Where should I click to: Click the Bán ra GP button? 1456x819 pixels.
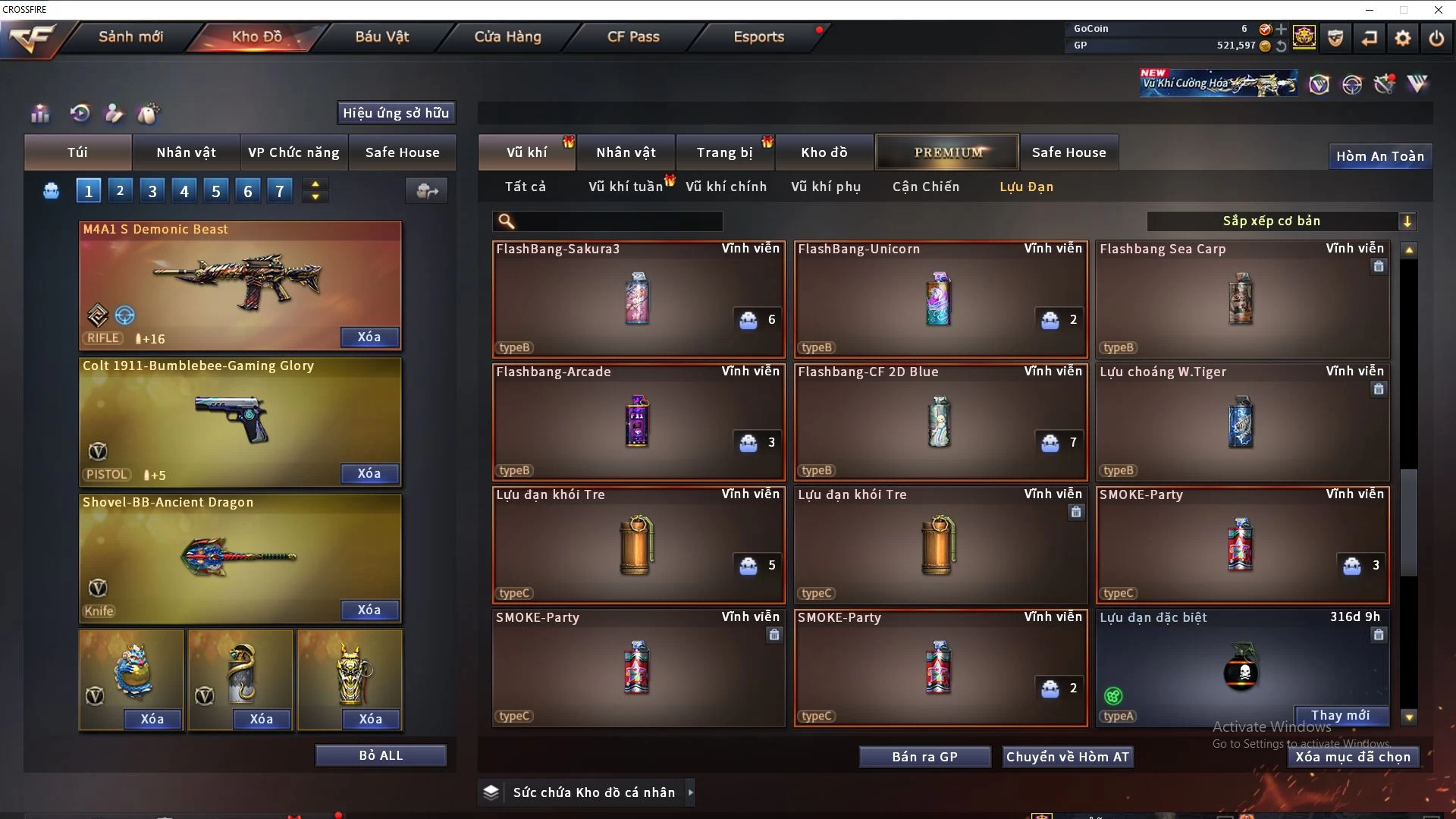[x=924, y=757]
